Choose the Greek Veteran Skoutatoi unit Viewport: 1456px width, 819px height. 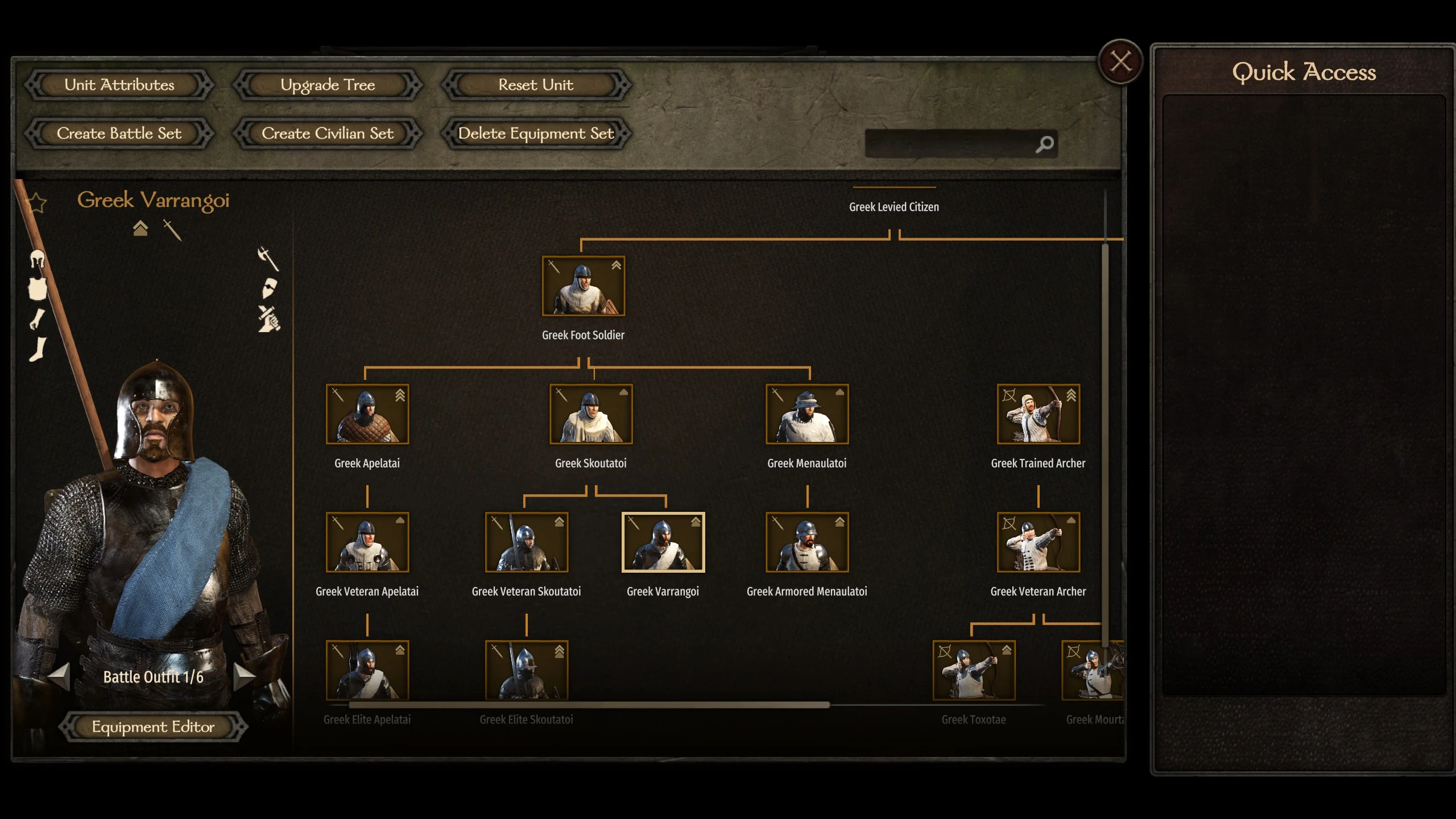coord(526,542)
